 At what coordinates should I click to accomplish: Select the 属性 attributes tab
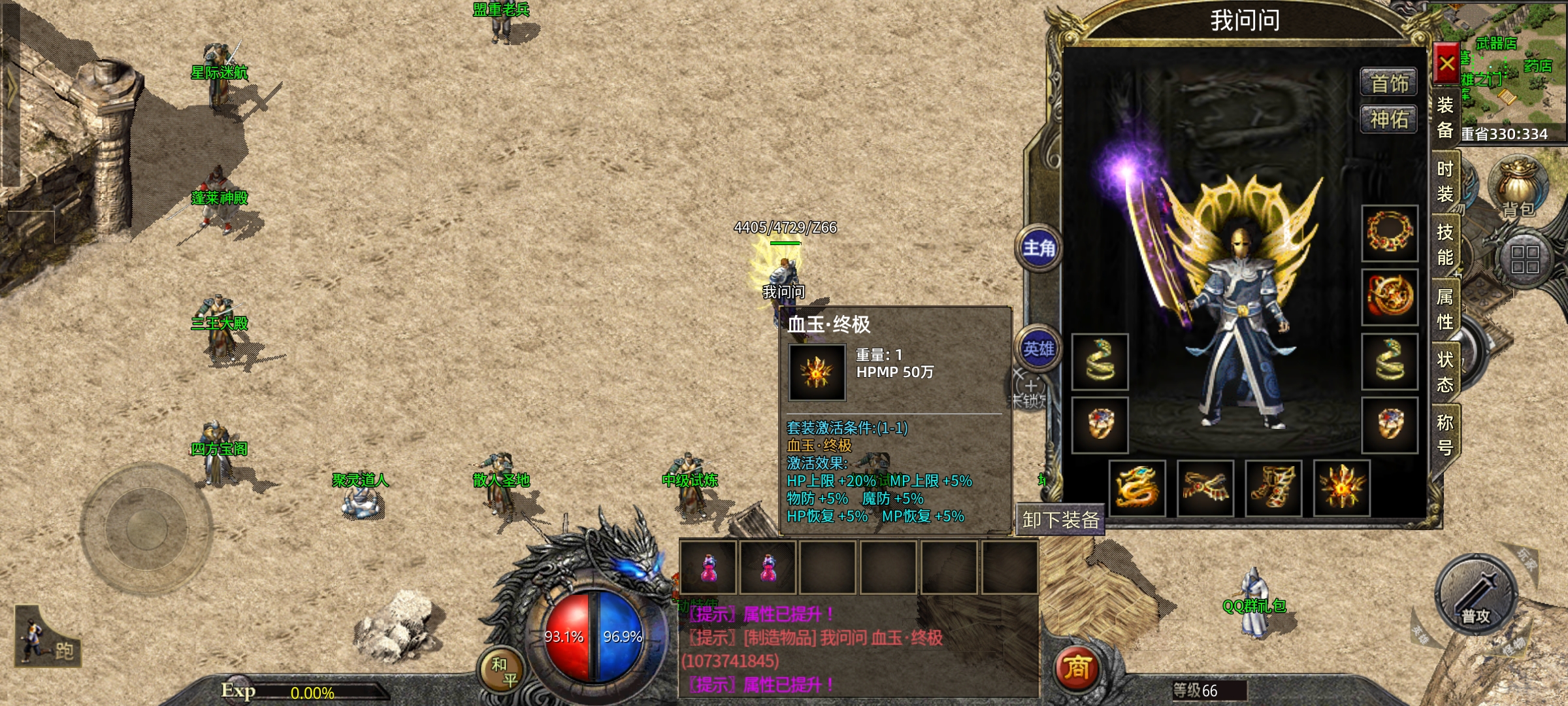click(x=1445, y=309)
